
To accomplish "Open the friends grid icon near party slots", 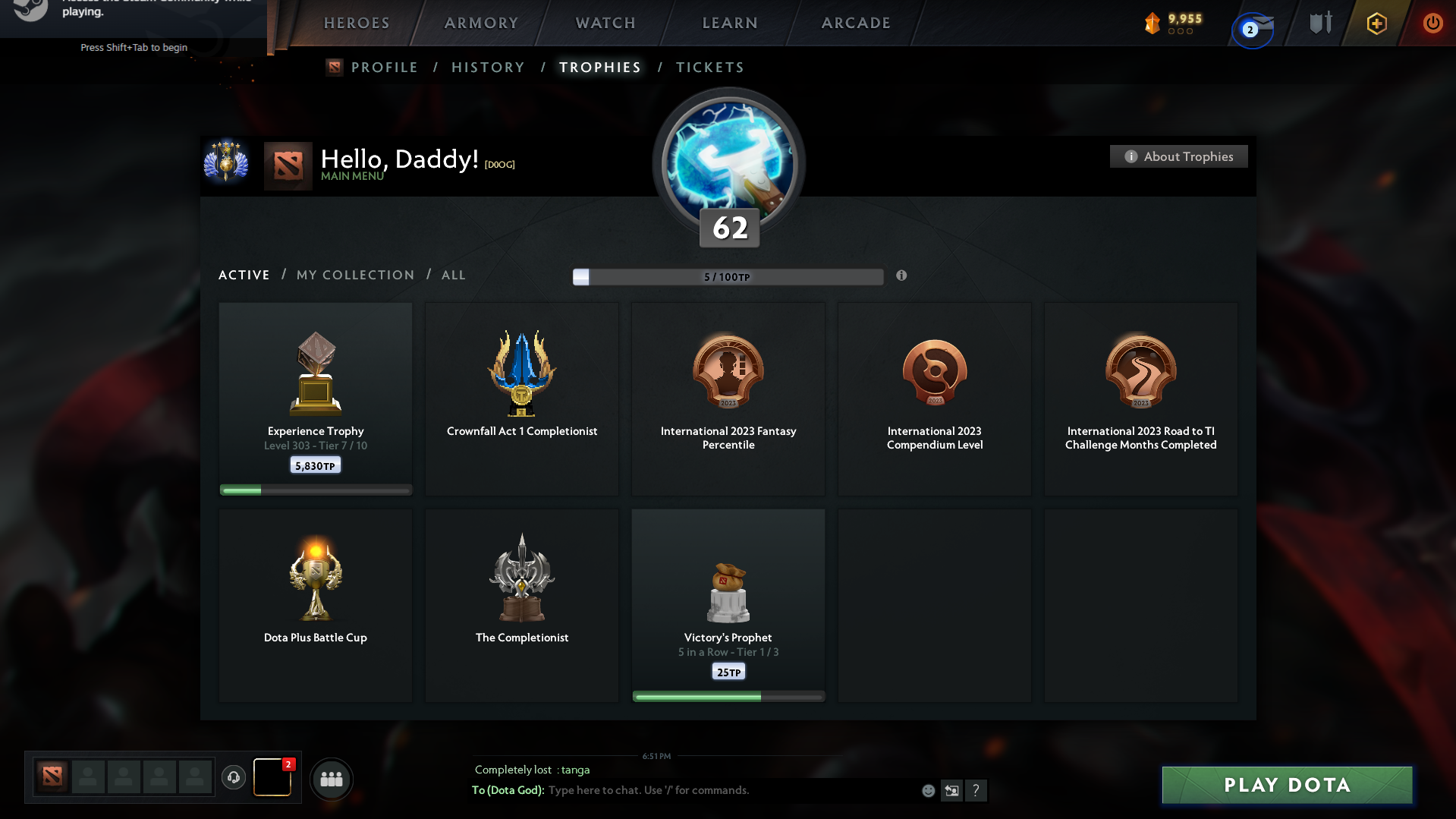I will 331,779.
